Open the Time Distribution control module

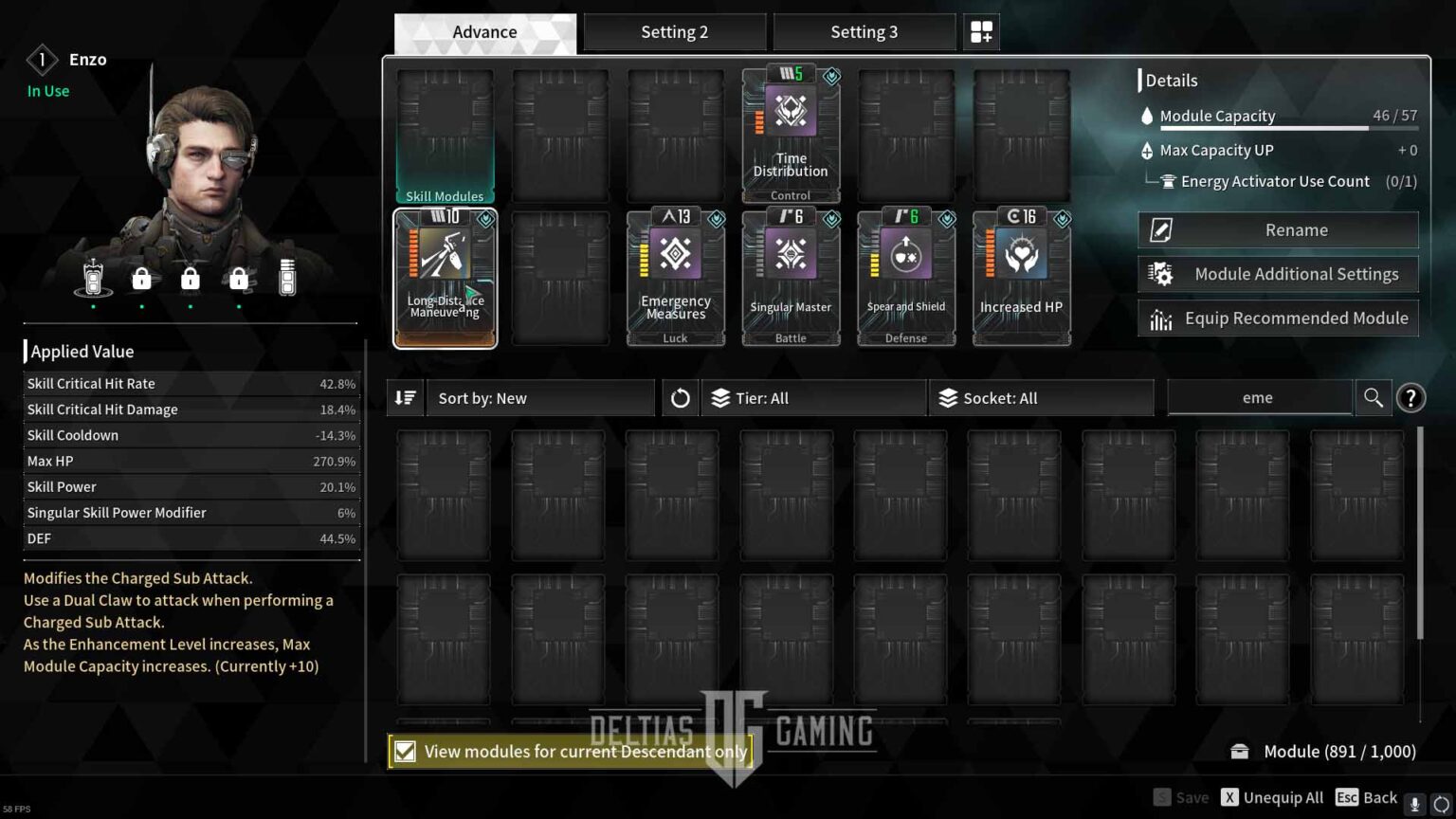pyautogui.click(x=790, y=133)
